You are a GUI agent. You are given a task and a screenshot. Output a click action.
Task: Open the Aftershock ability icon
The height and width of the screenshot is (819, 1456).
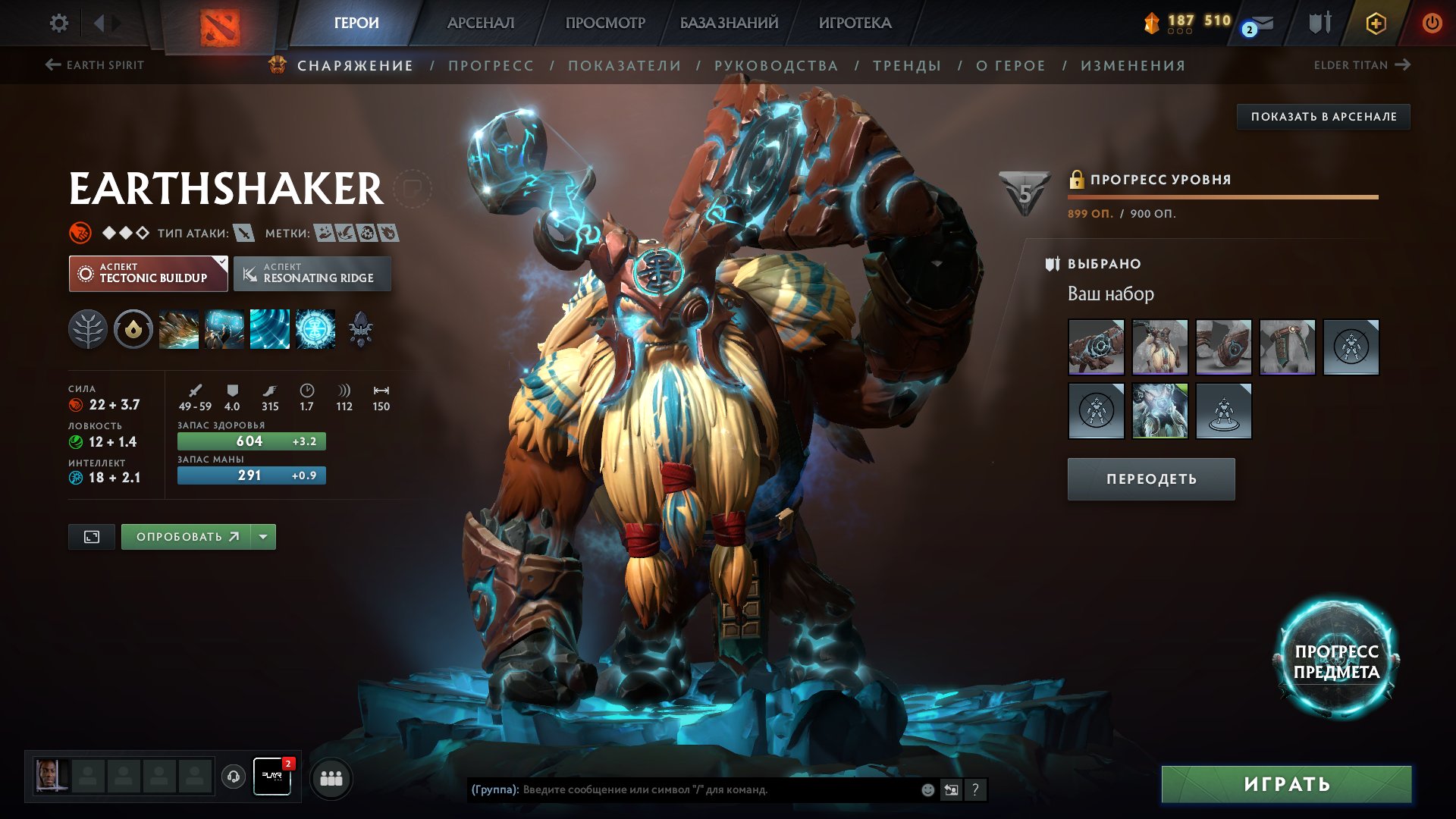coord(270,329)
